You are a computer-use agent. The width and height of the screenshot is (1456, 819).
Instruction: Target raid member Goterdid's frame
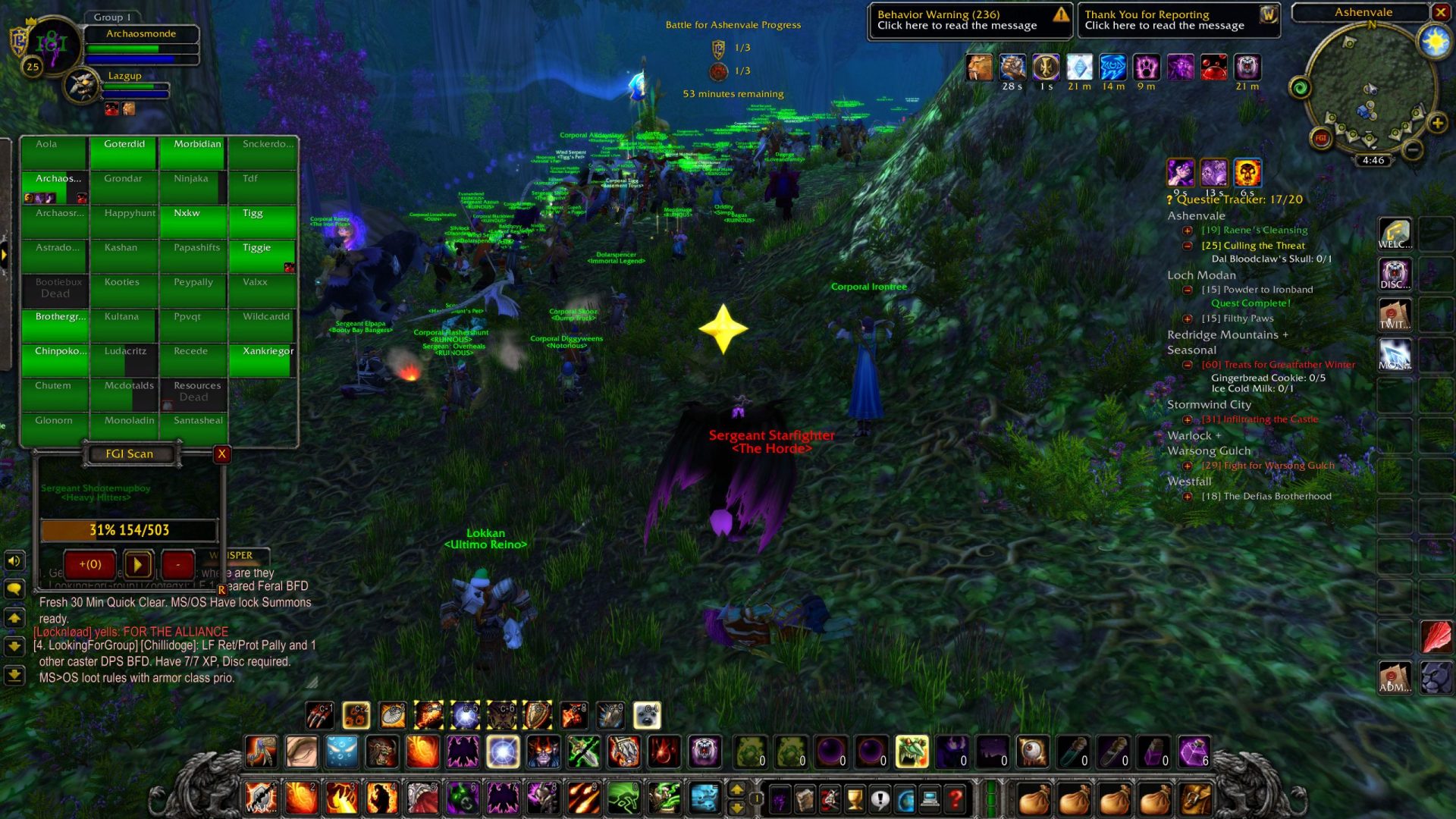coord(124,152)
